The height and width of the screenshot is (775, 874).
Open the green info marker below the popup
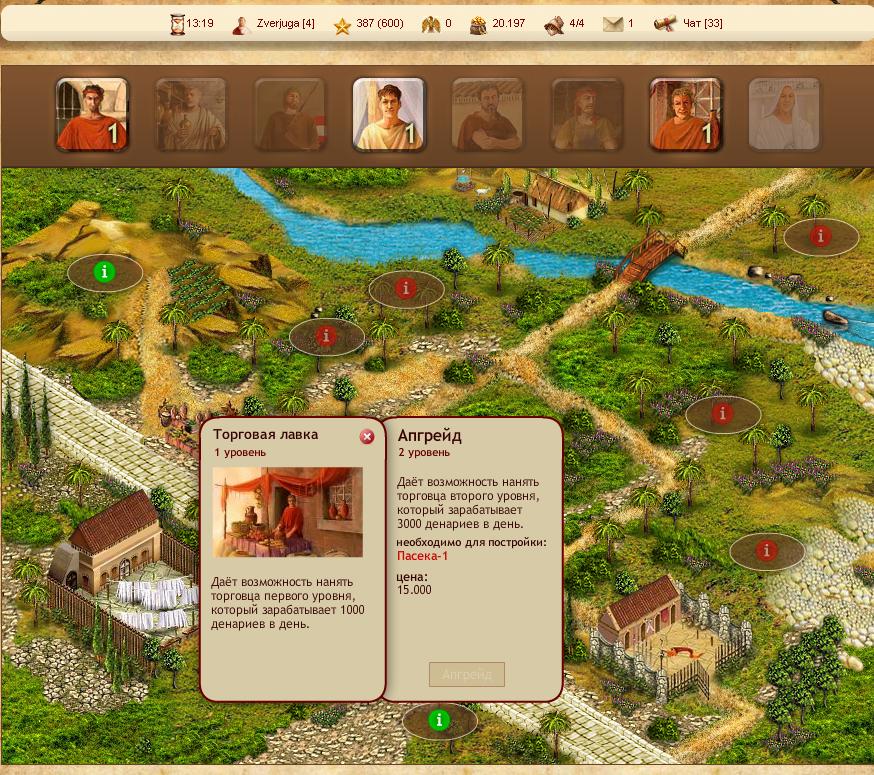tap(438, 719)
